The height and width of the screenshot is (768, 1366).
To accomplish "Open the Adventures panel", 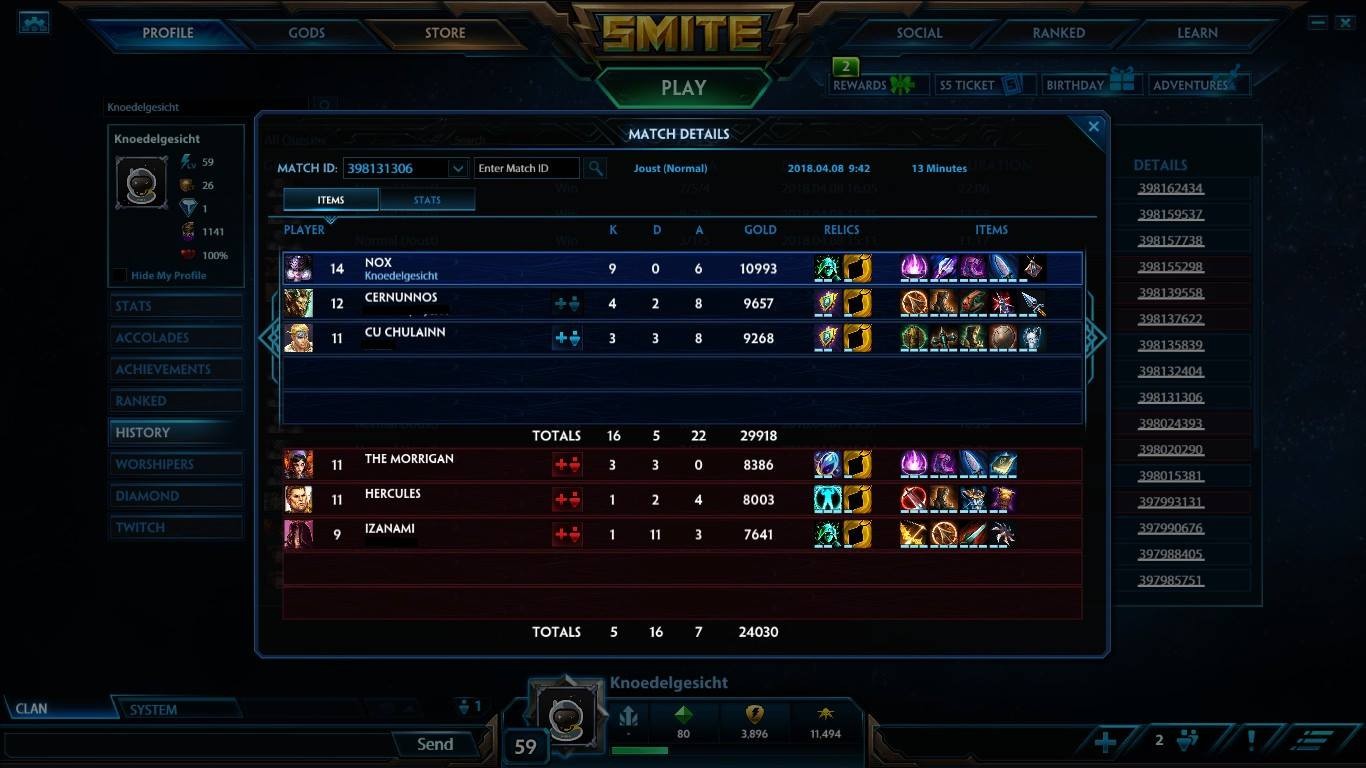I will [1198, 85].
